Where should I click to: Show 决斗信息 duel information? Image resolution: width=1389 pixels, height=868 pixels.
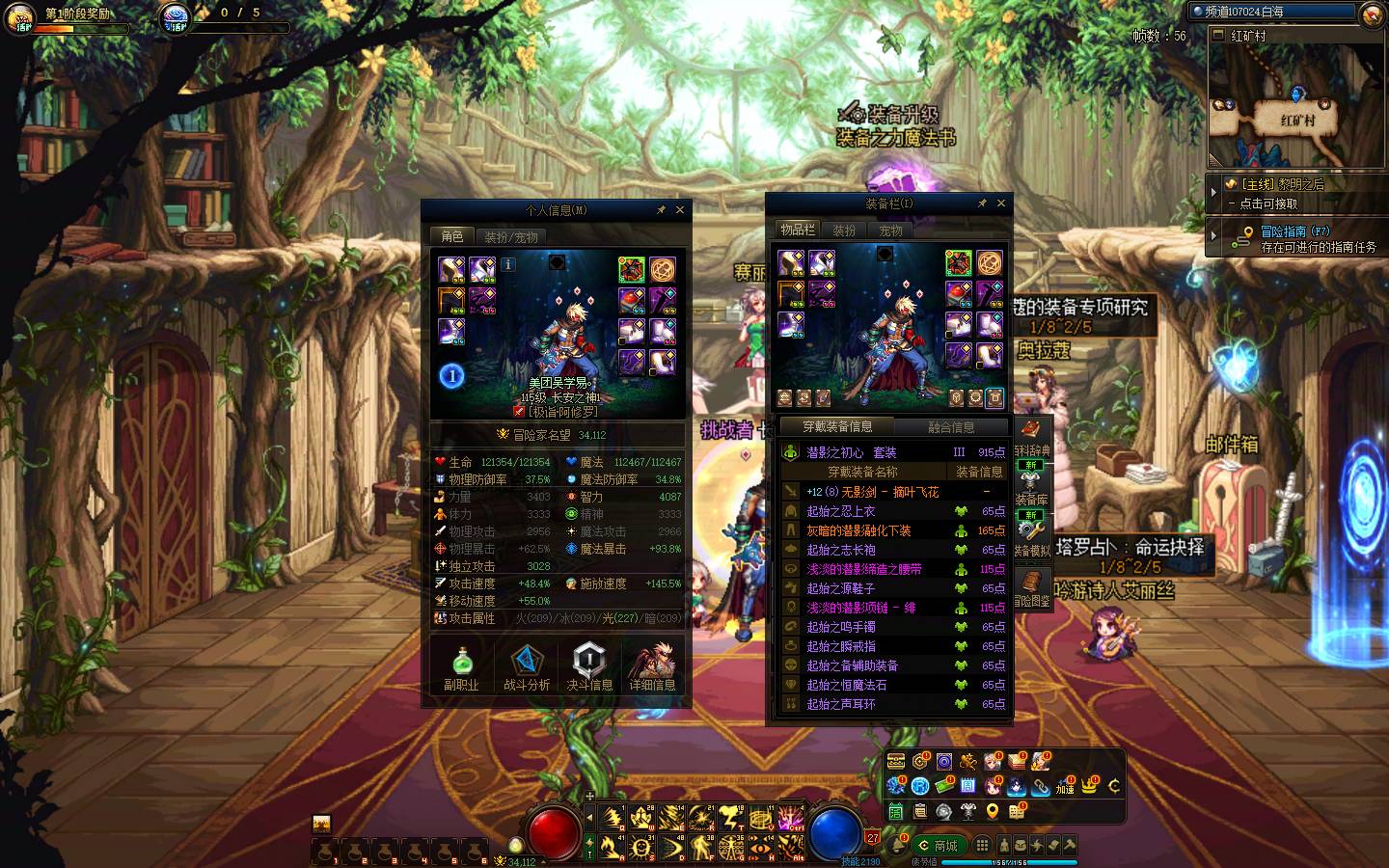pyautogui.click(x=589, y=667)
